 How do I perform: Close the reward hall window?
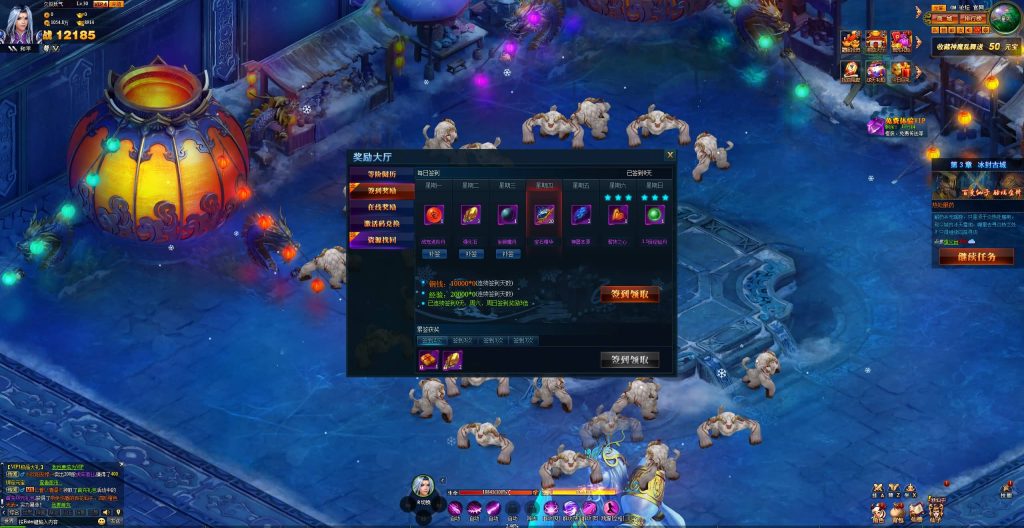(x=670, y=155)
